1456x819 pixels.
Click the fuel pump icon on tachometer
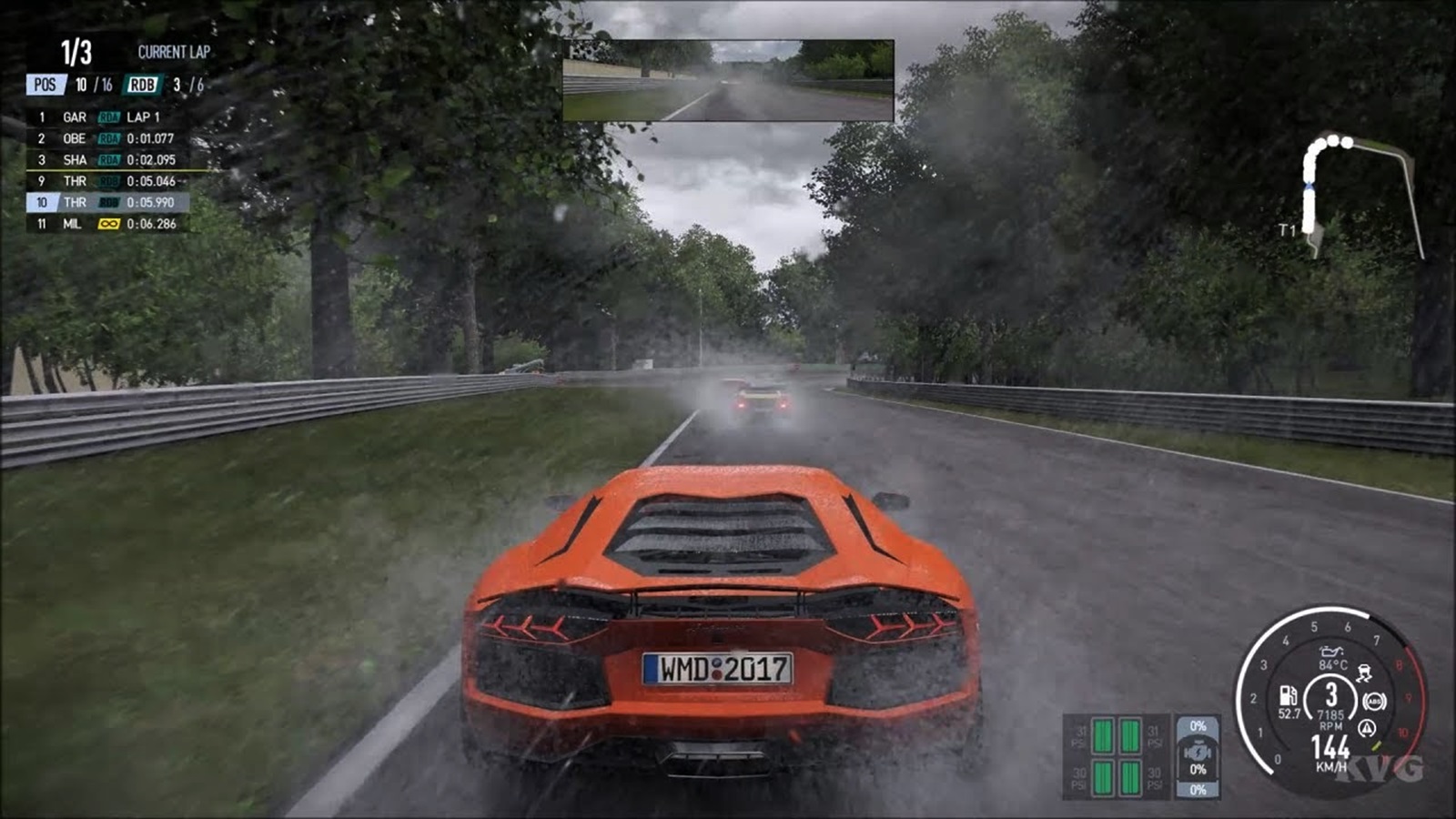(1289, 696)
